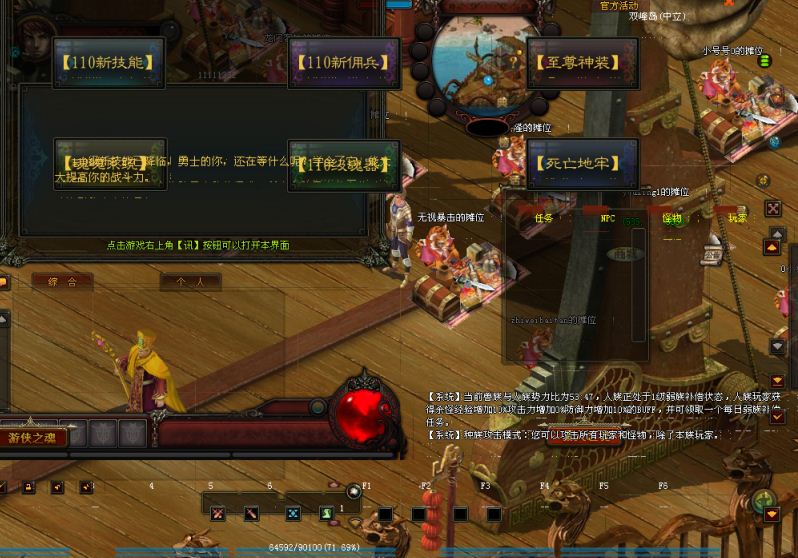Select the 【至尊神装】 banner

(582, 62)
